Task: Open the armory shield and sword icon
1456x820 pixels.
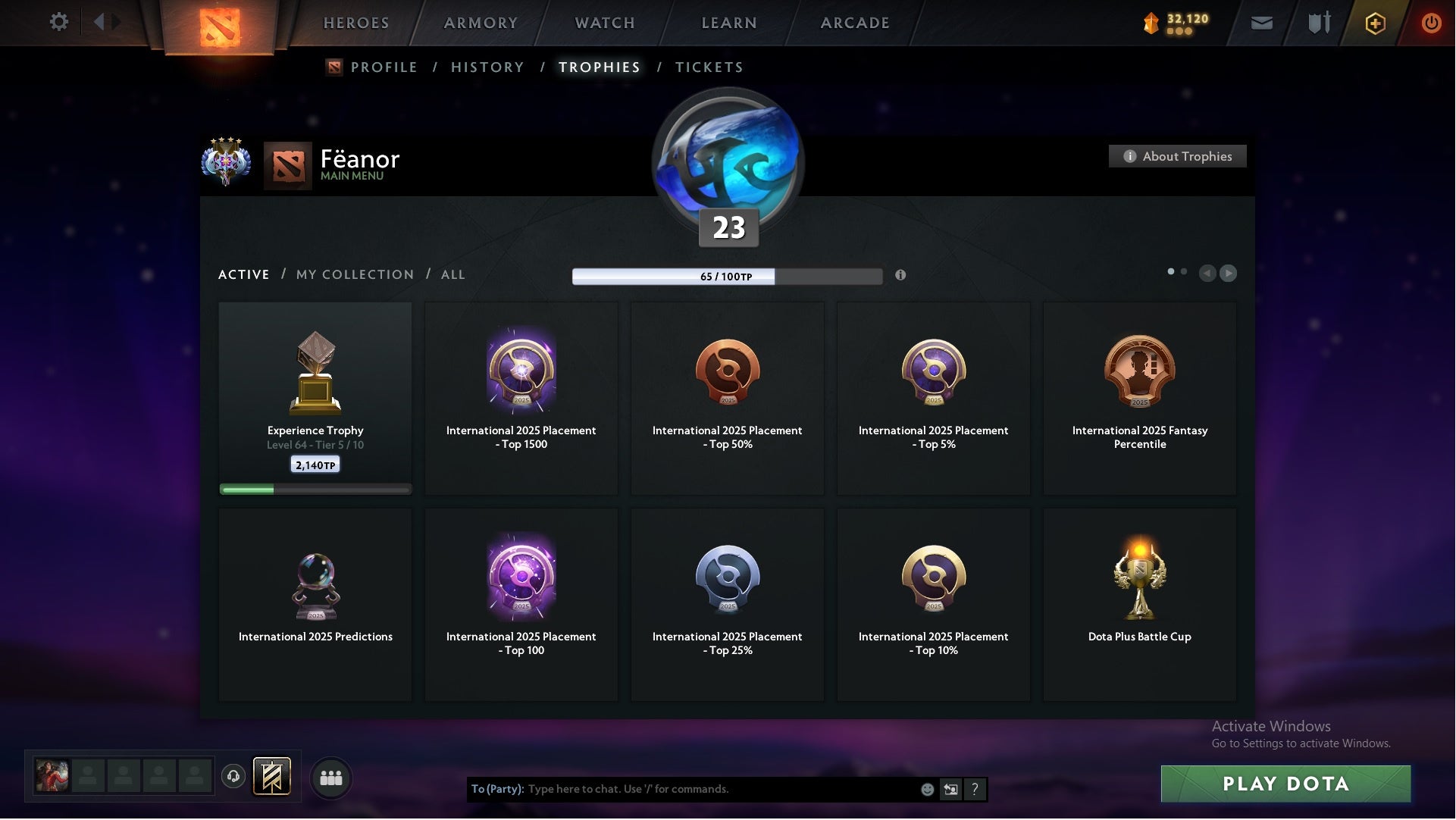Action: [1318, 23]
